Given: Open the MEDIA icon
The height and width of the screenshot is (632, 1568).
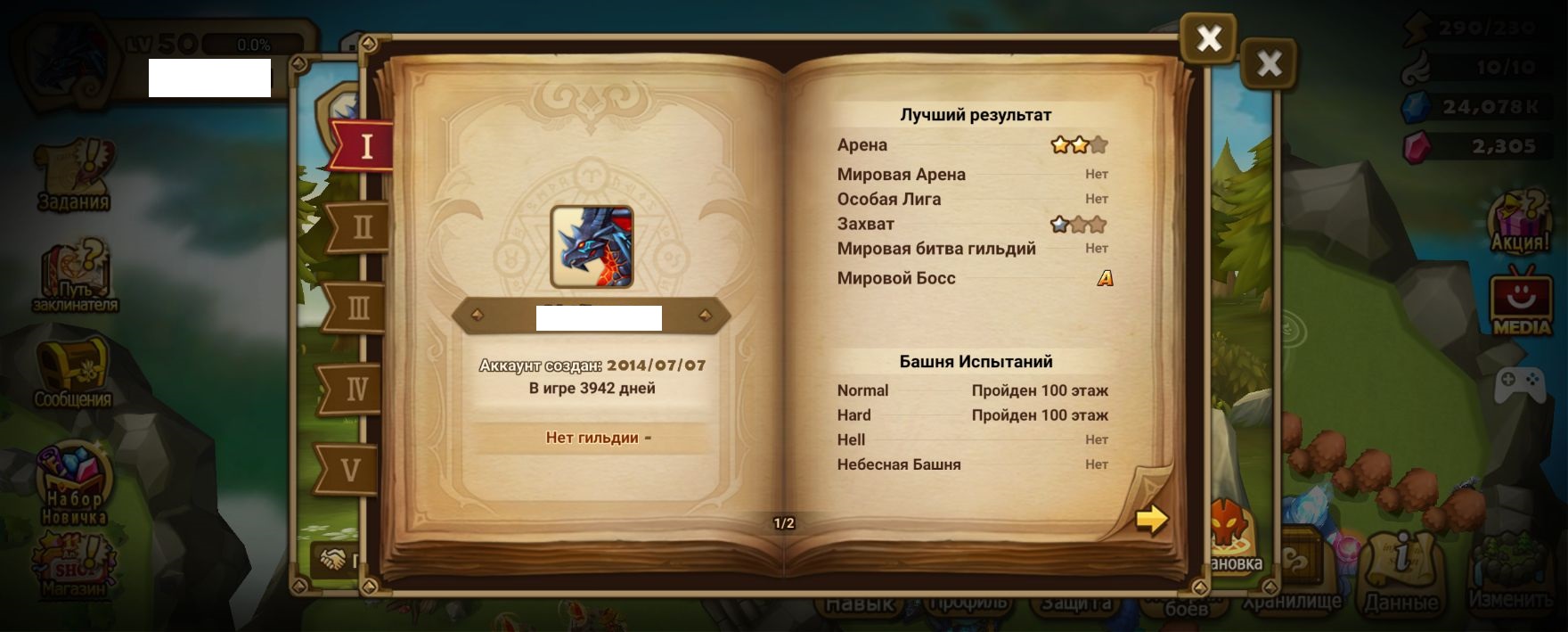Looking at the screenshot, I should 1522,301.
